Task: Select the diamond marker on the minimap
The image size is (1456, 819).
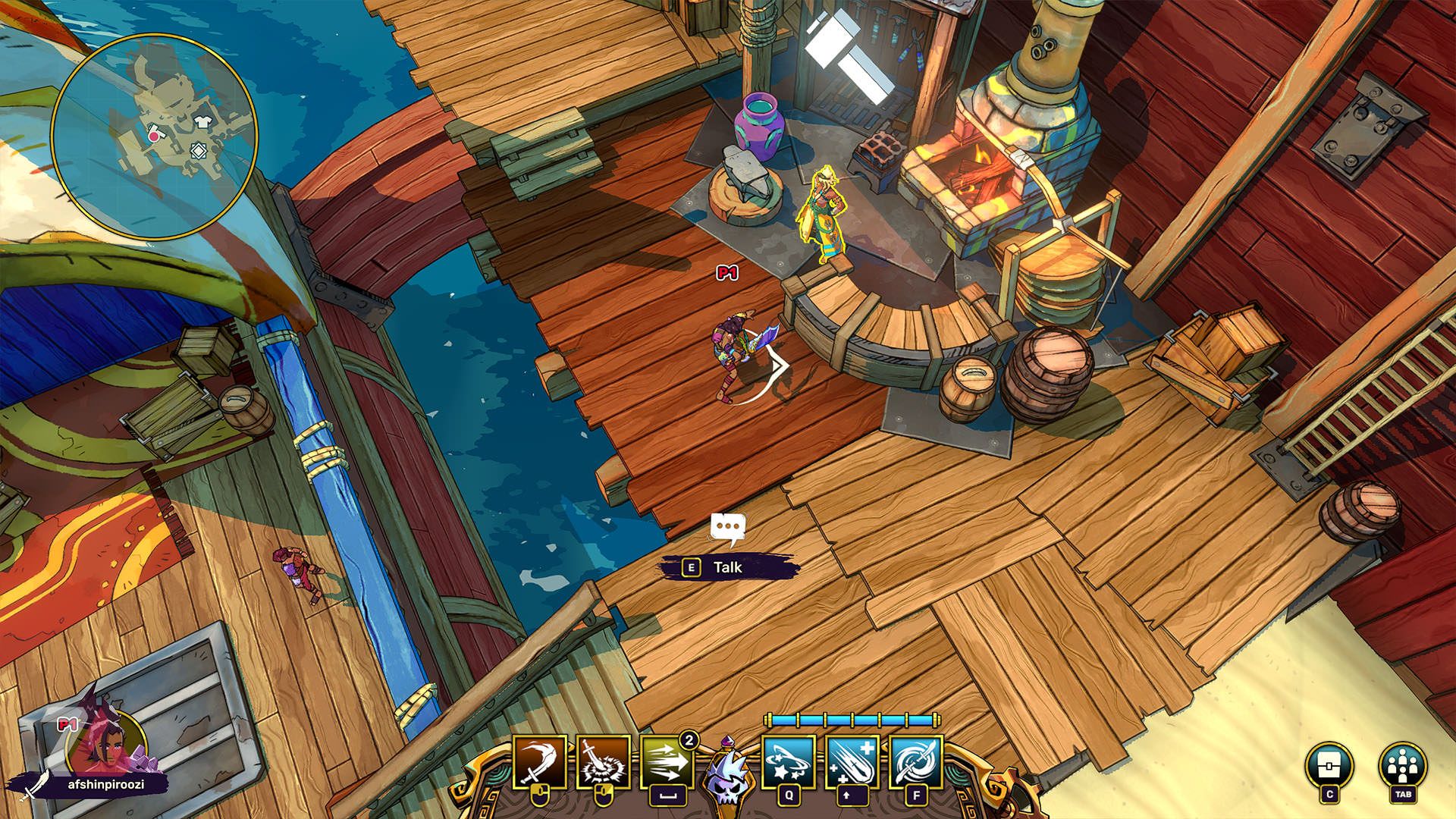Action: click(198, 152)
